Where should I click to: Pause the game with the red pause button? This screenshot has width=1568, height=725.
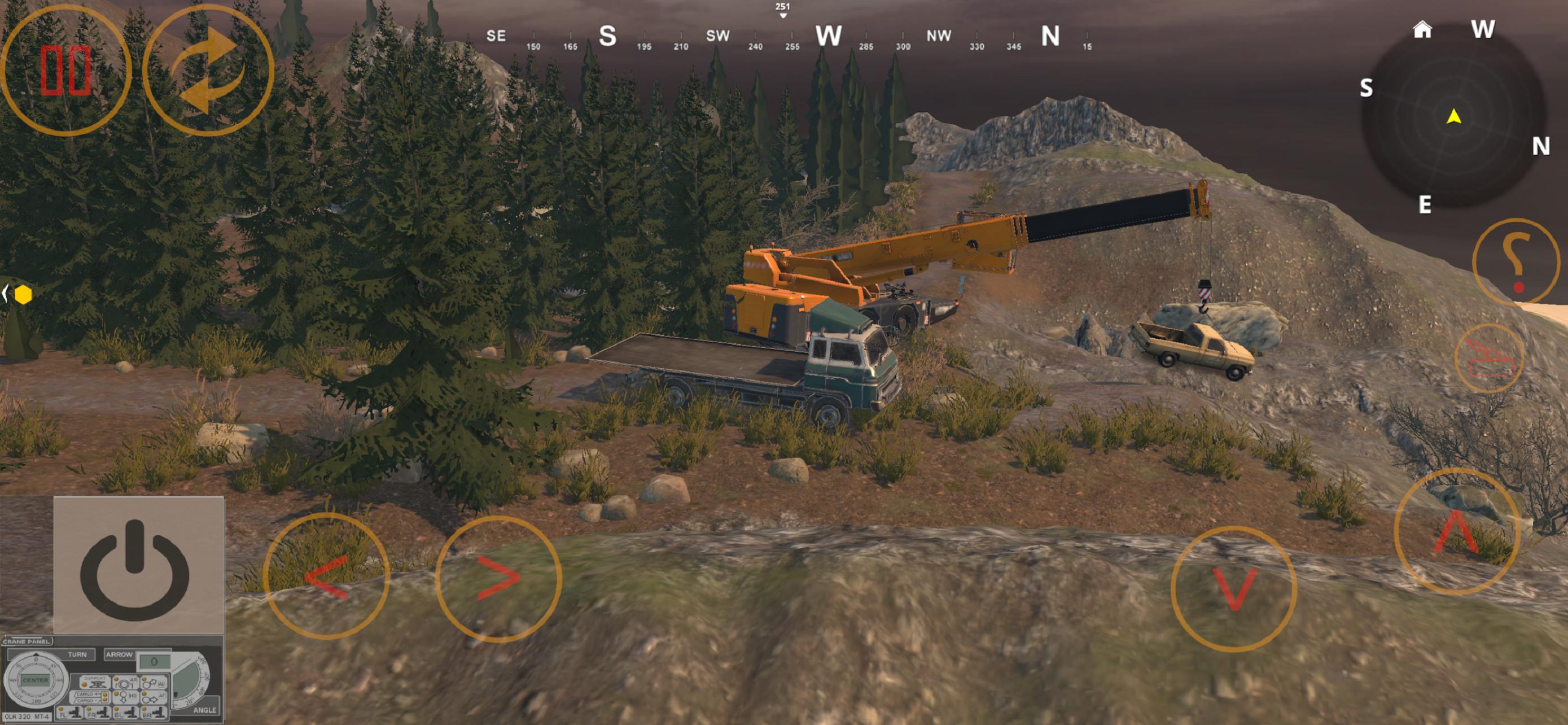coord(65,70)
